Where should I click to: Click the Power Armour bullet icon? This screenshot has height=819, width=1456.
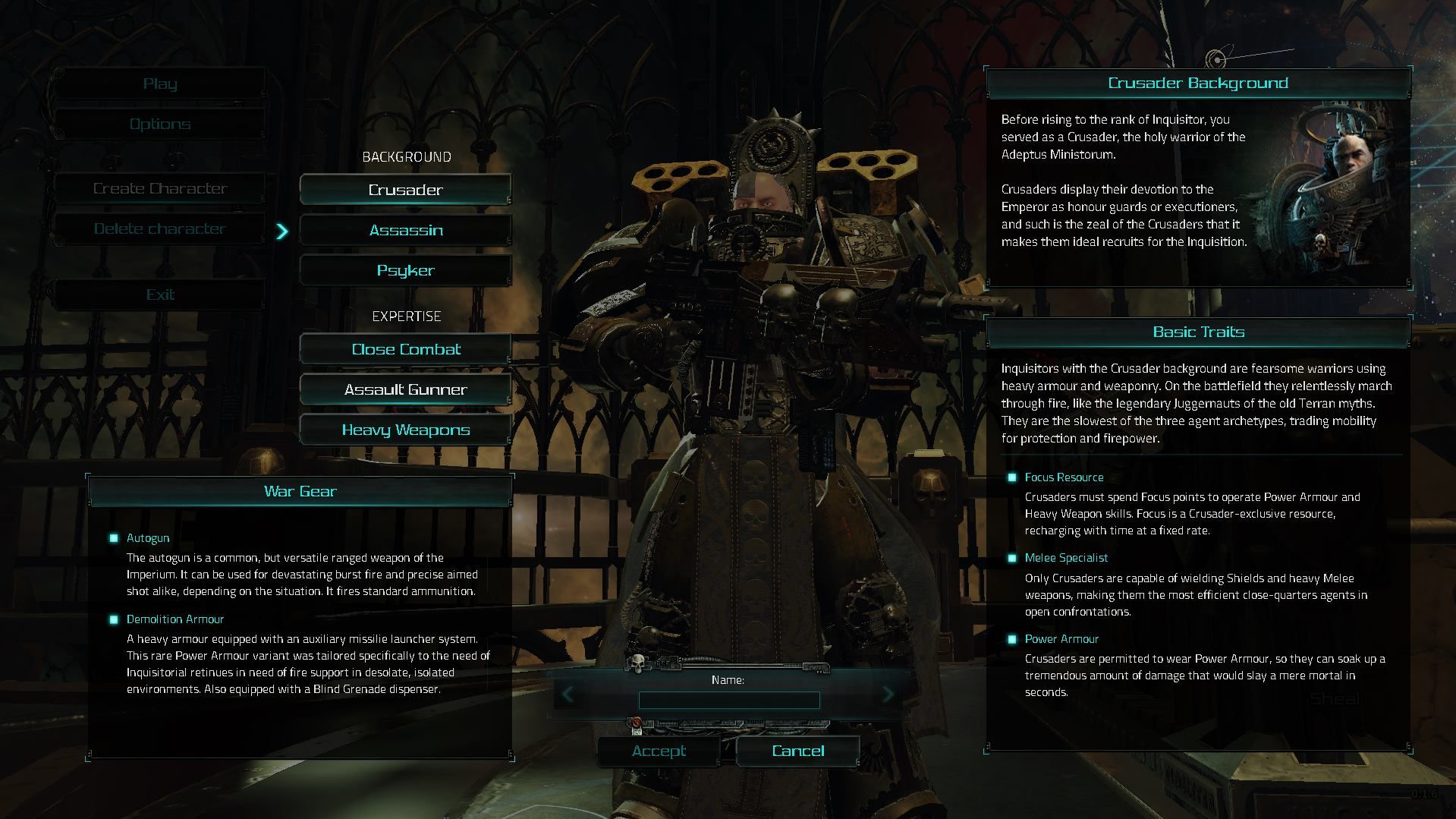coord(1011,639)
